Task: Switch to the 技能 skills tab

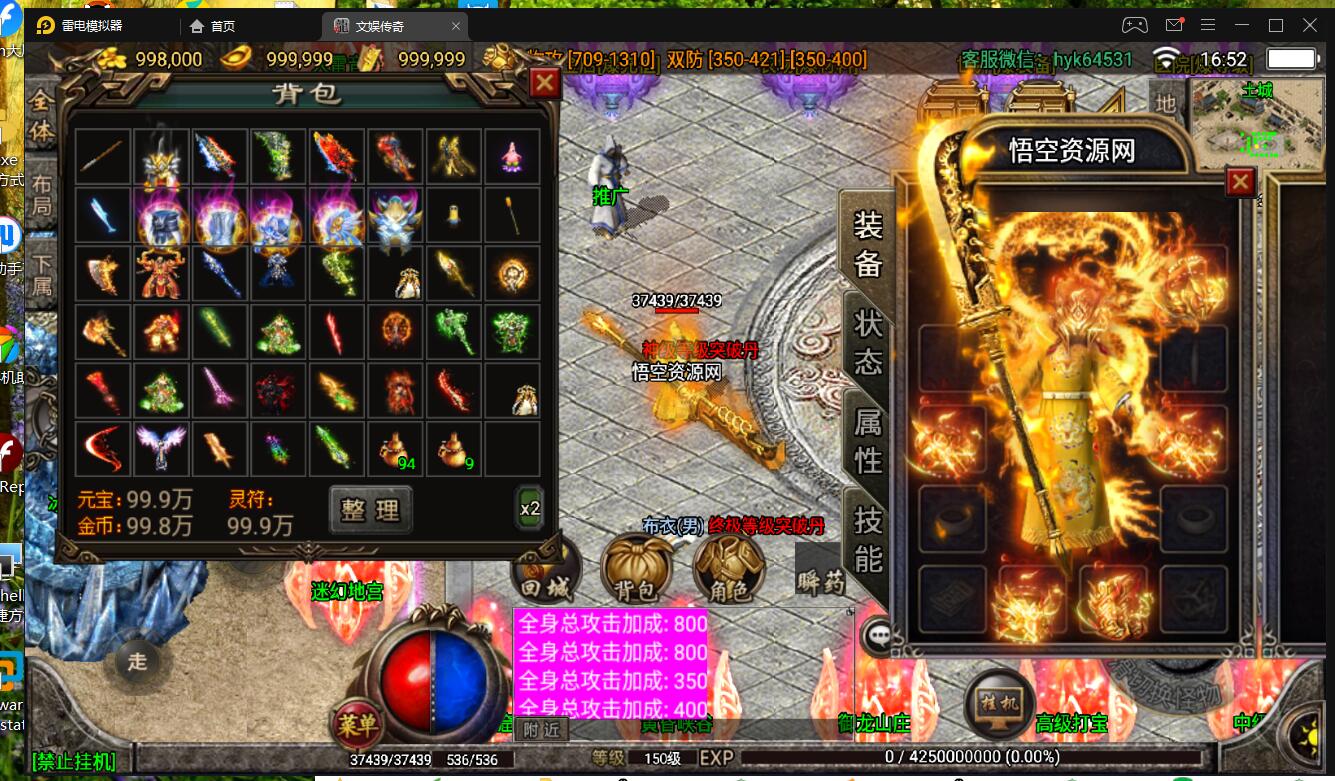Action: click(x=867, y=538)
